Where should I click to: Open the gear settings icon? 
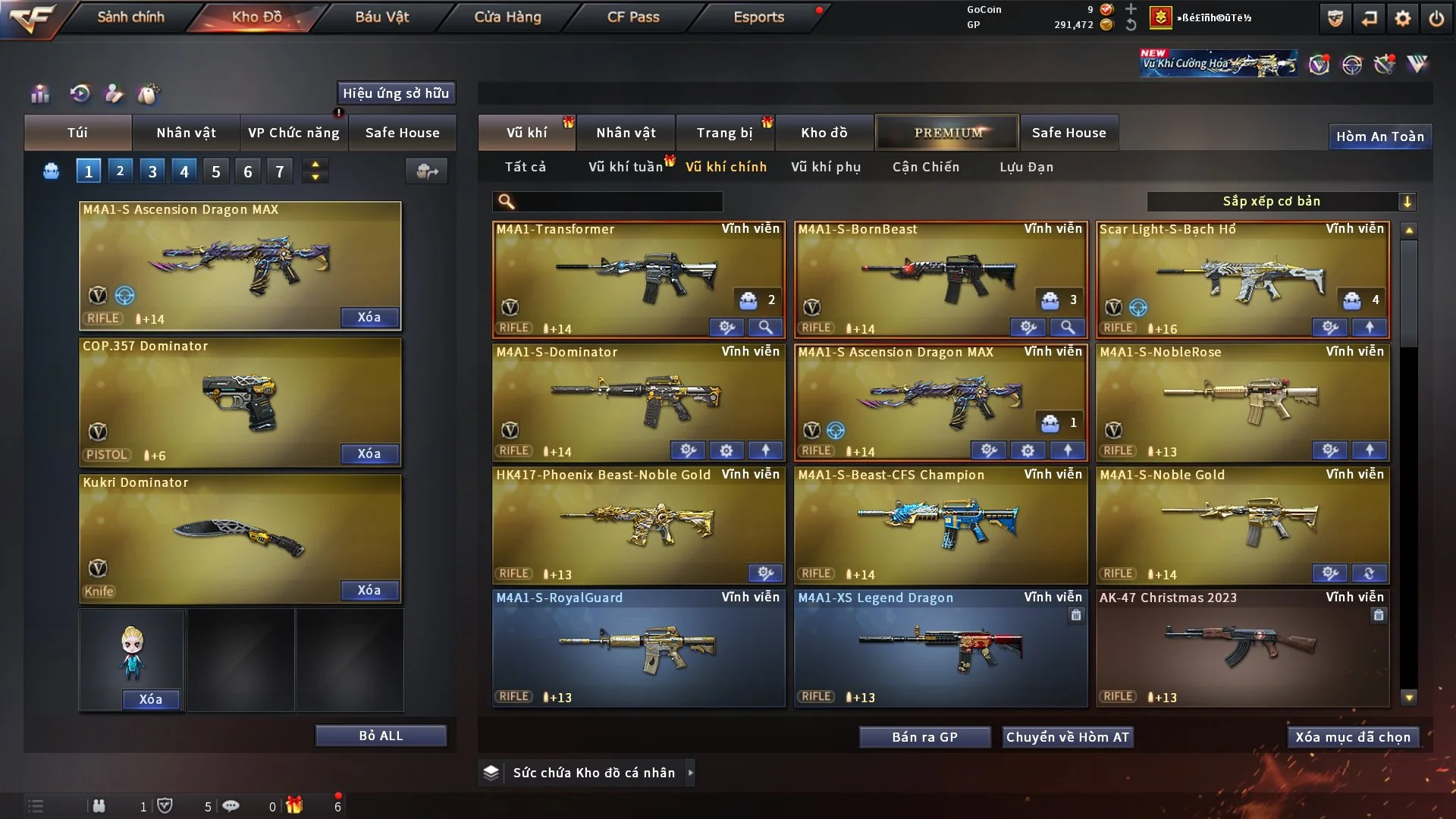coord(1402,19)
